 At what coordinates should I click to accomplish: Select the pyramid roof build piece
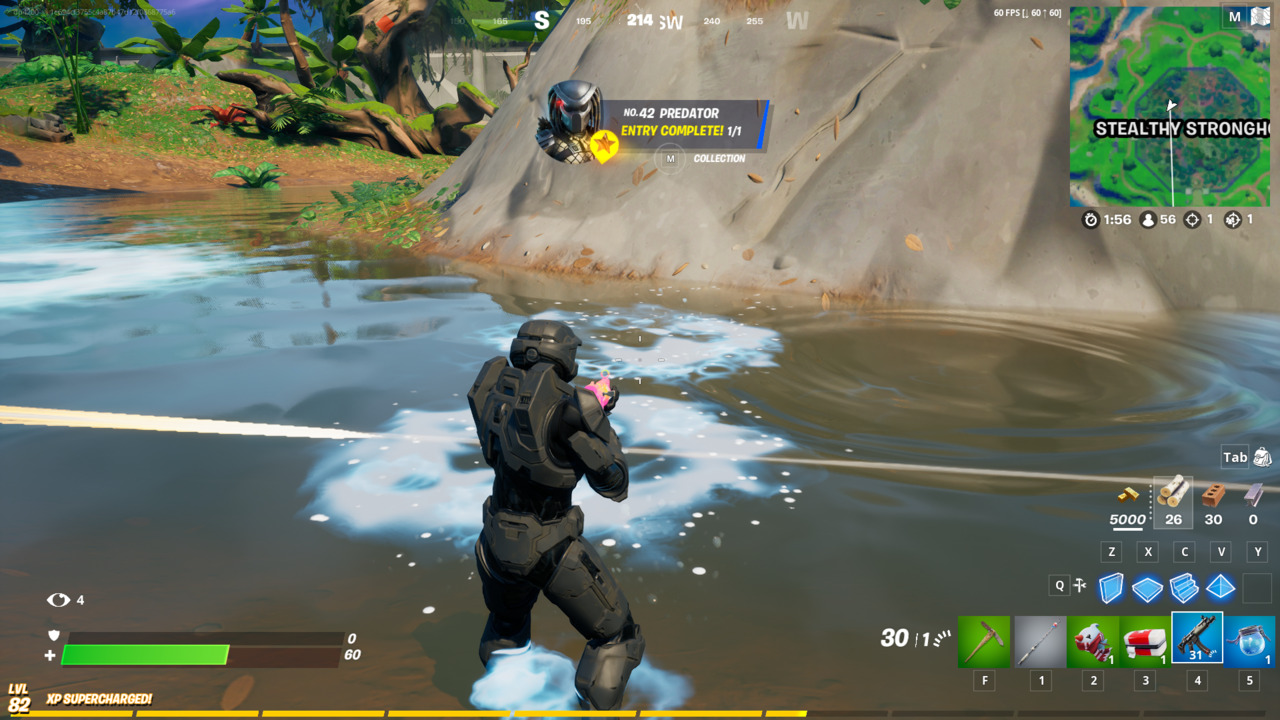pyautogui.click(x=1219, y=588)
